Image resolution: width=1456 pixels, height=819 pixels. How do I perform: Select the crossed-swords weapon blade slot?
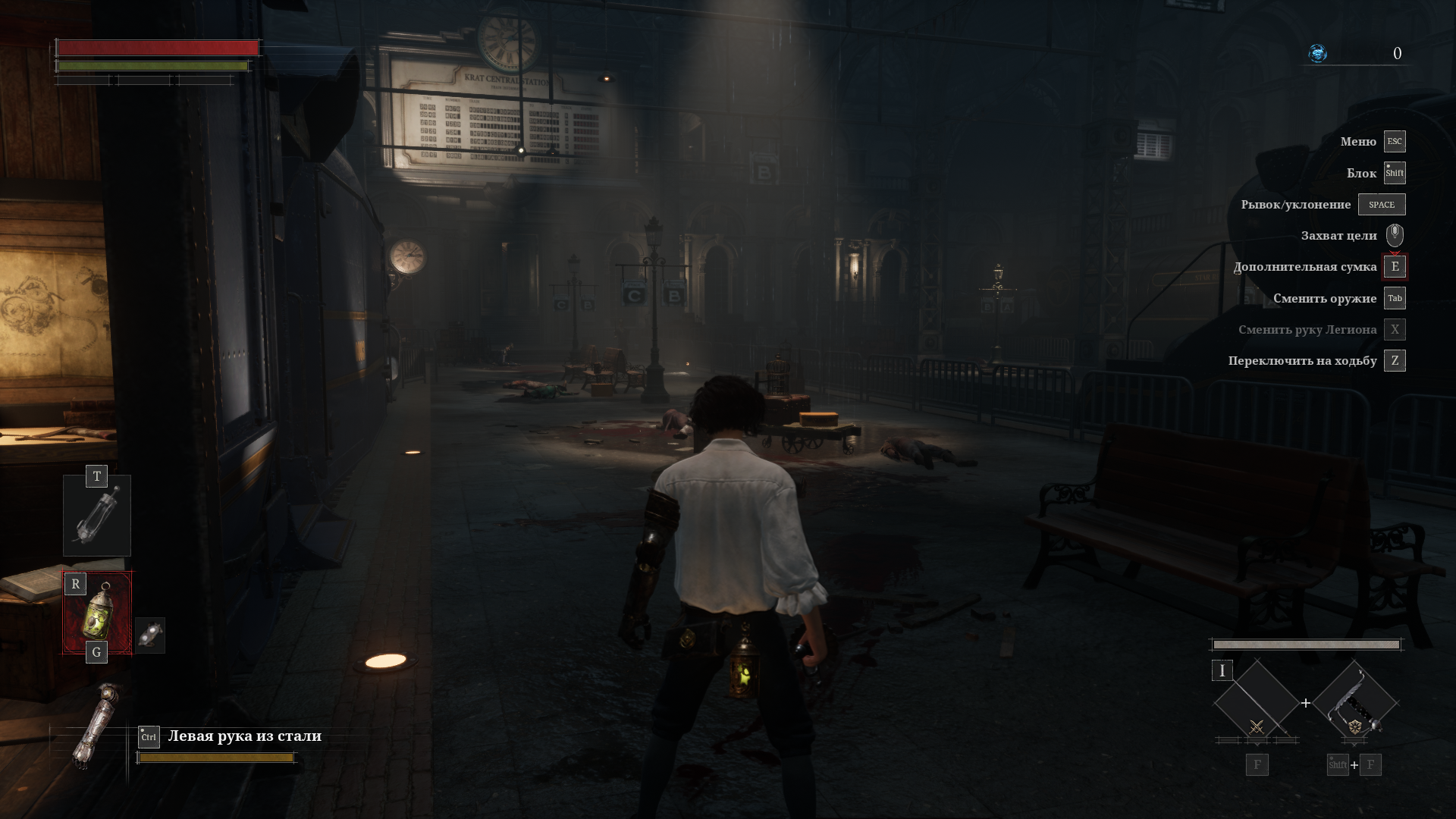1257,703
